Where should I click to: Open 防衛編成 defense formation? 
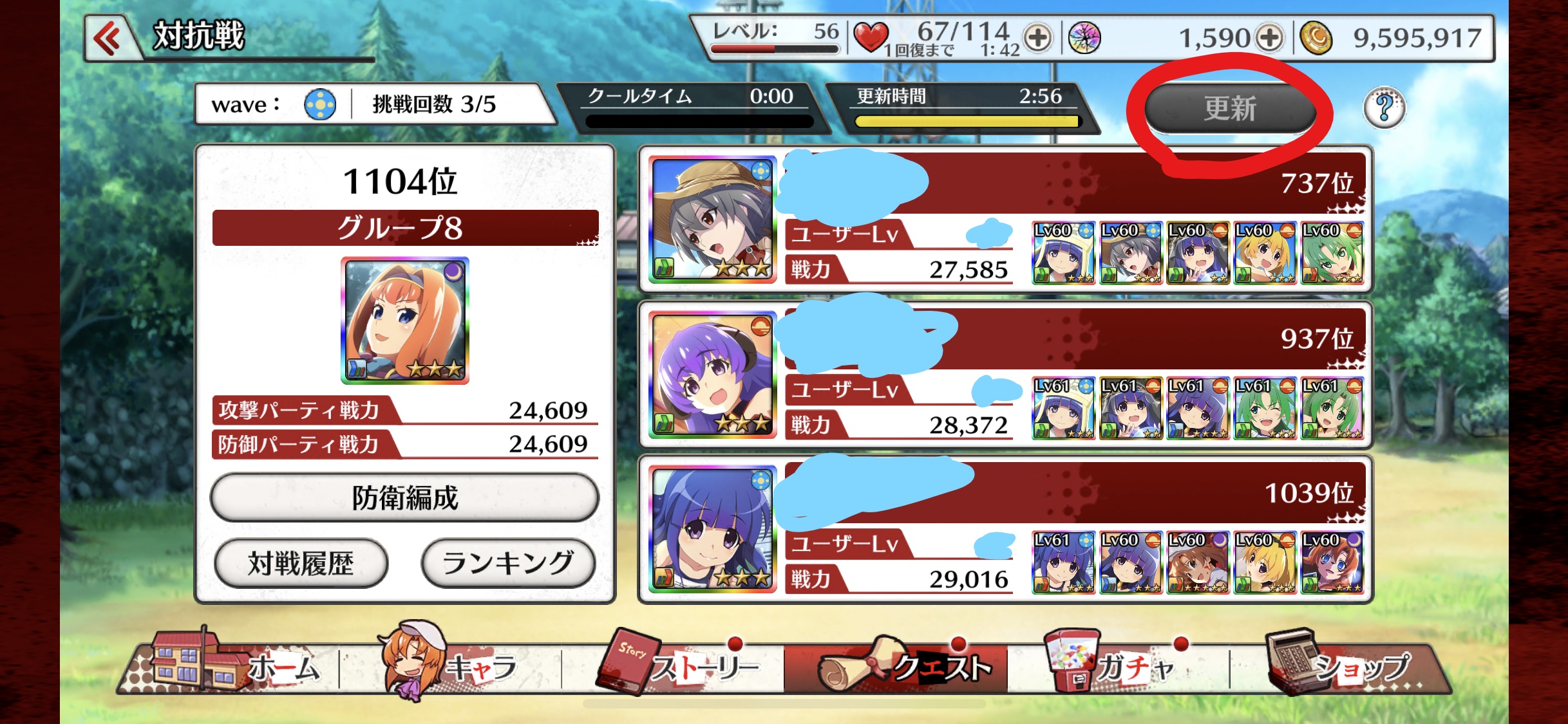coord(404,497)
